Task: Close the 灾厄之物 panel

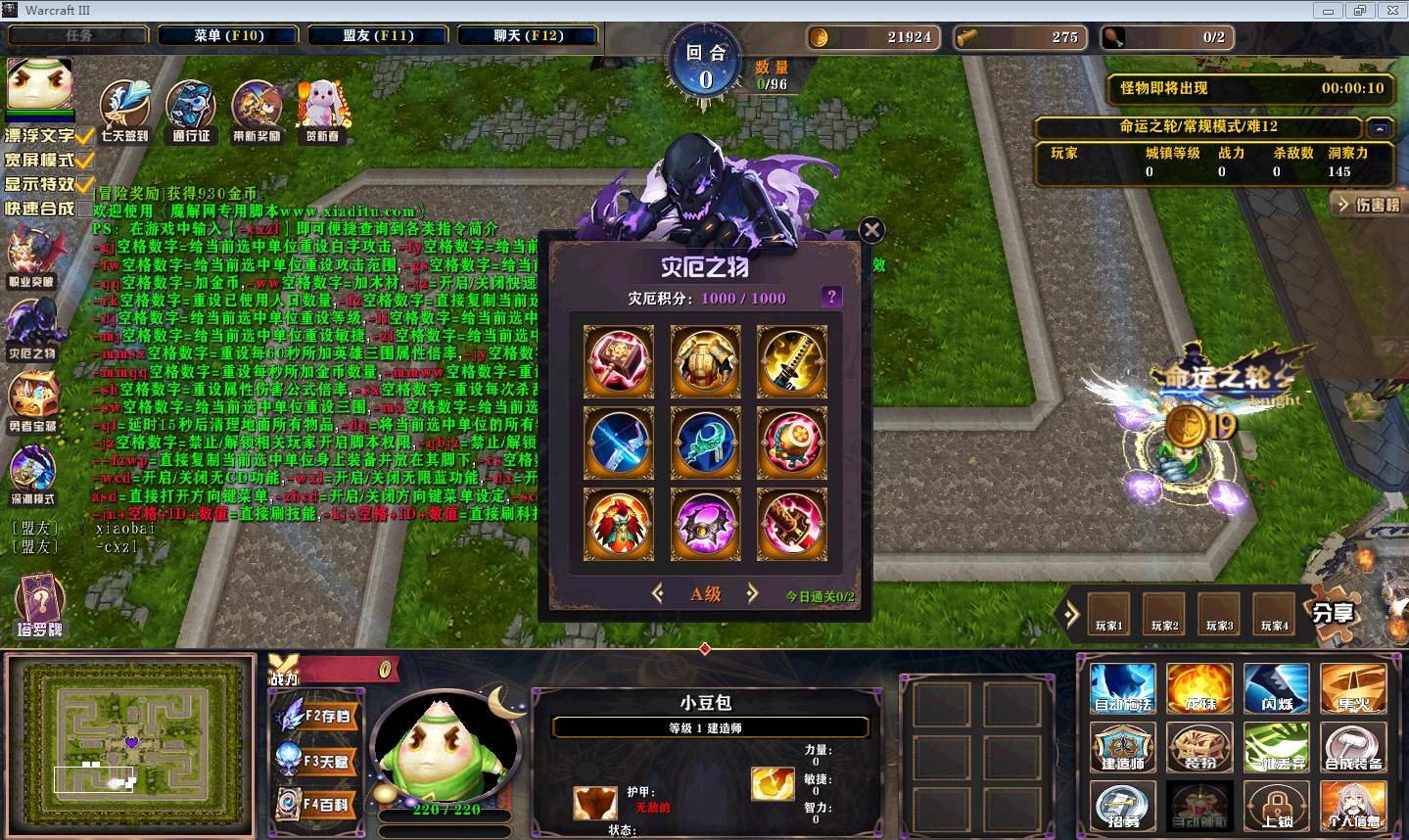Action: click(x=871, y=230)
